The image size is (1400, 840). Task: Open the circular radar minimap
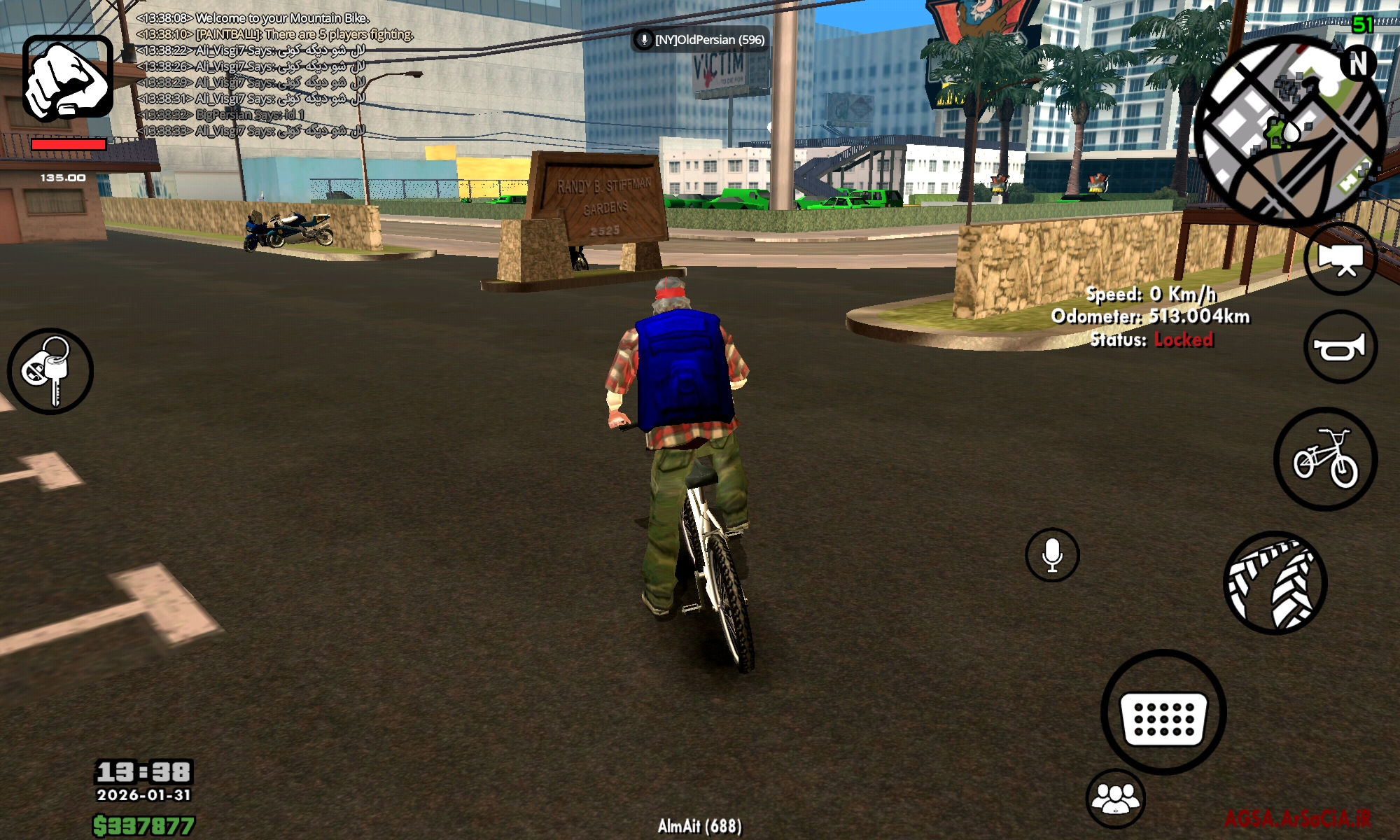coord(1289,129)
